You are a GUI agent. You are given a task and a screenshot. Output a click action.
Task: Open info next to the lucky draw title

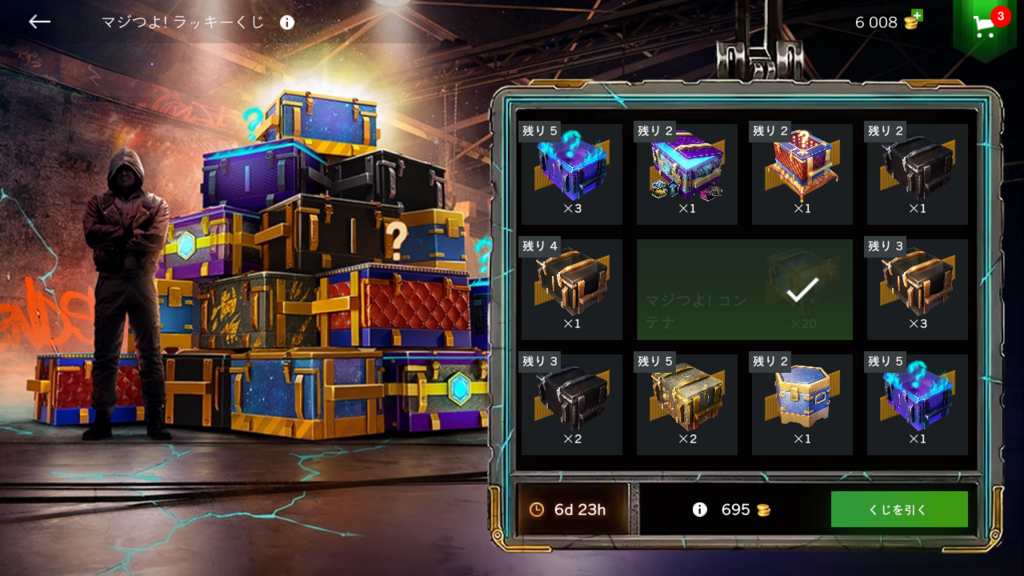point(287,22)
